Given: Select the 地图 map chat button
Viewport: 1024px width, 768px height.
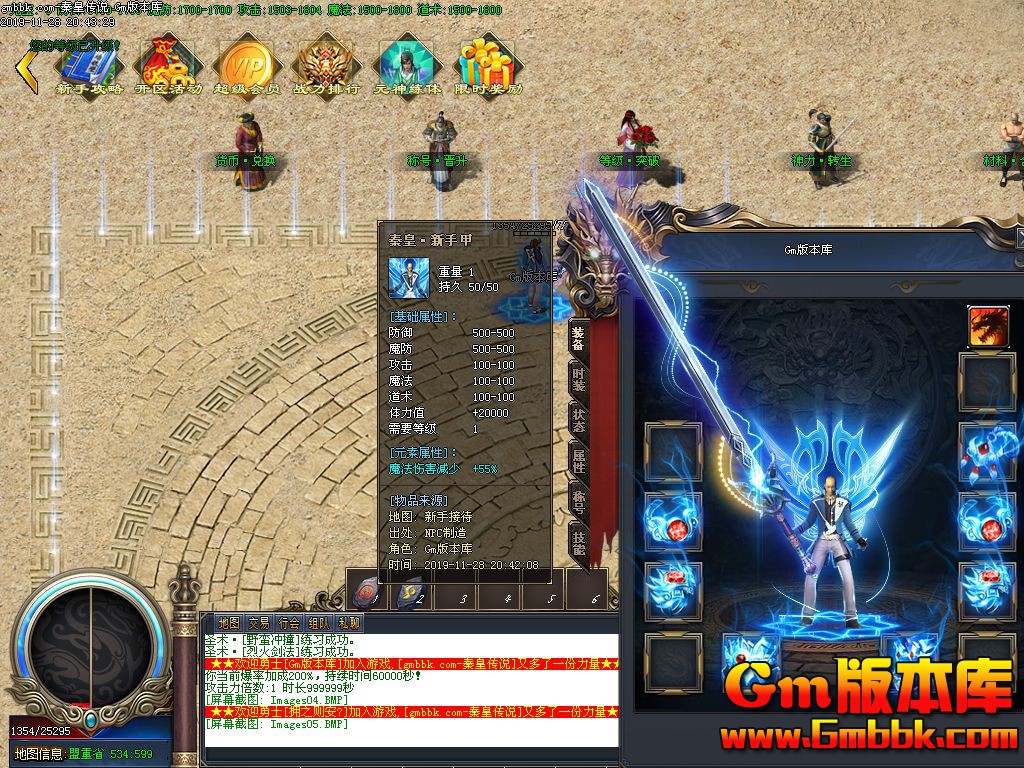Looking at the screenshot, I should (229, 623).
